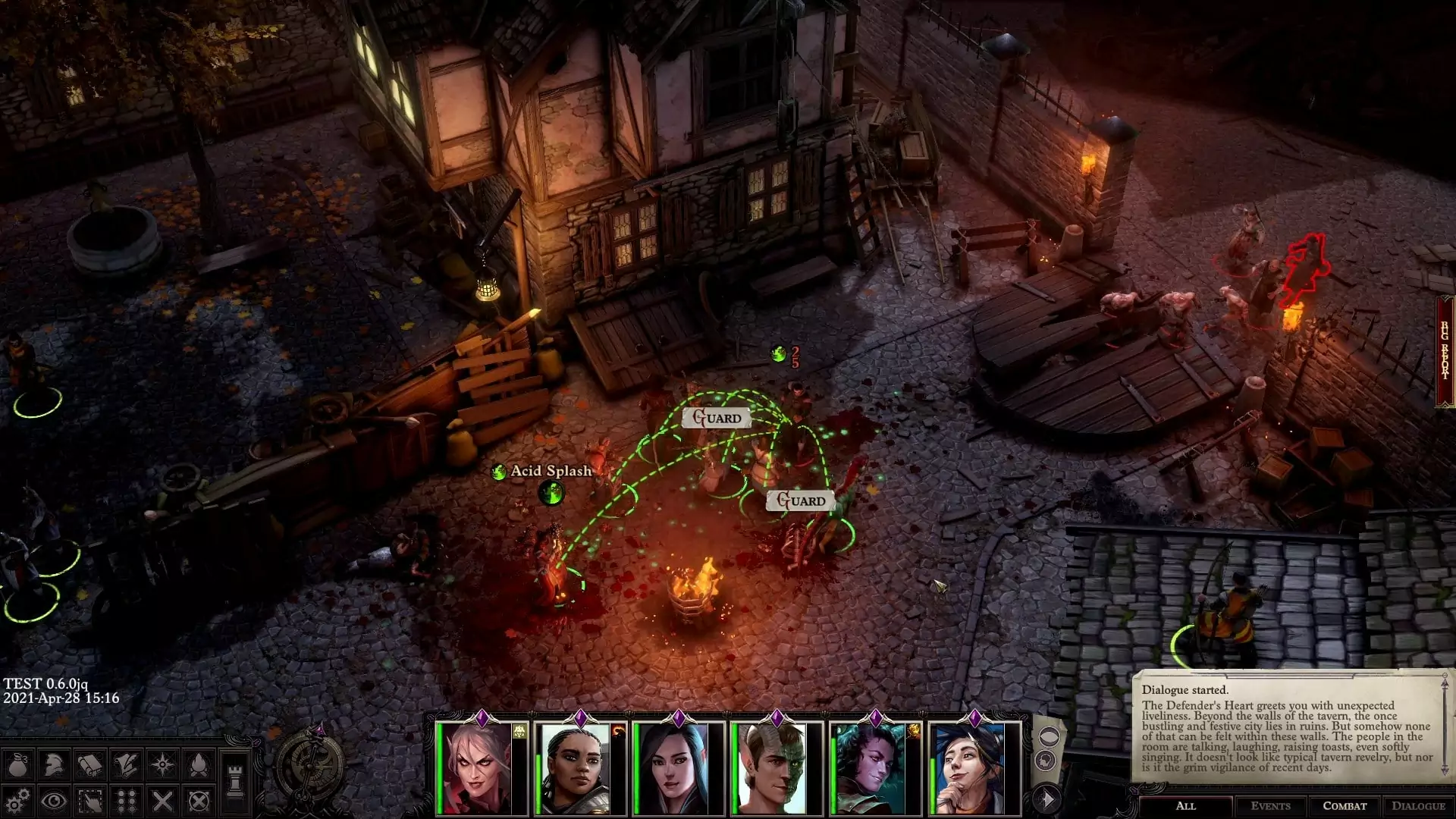Image resolution: width=1456 pixels, height=819 pixels.
Task: Click the campfire rest icon
Action: (x=199, y=765)
